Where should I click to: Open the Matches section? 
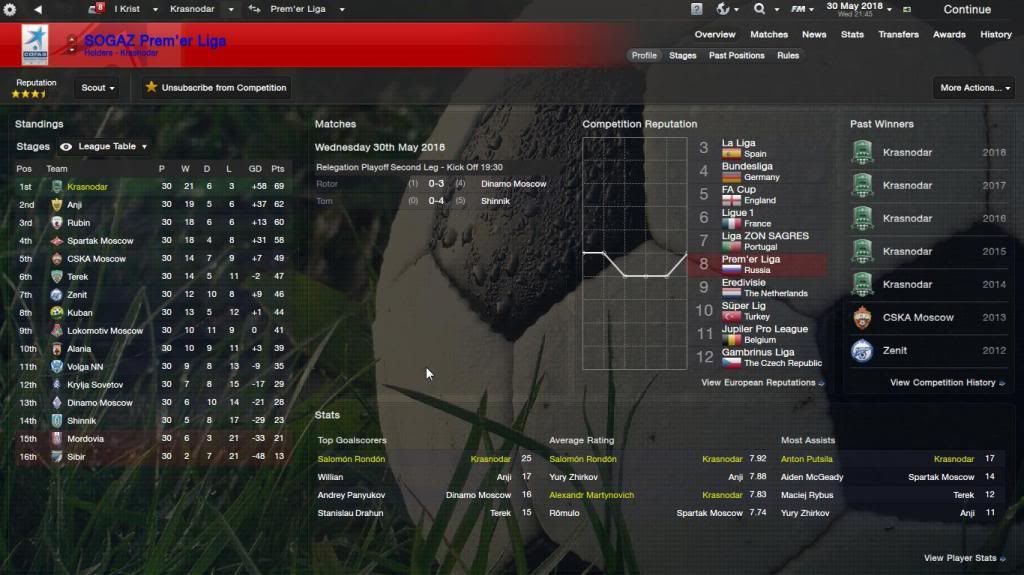[x=769, y=35]
